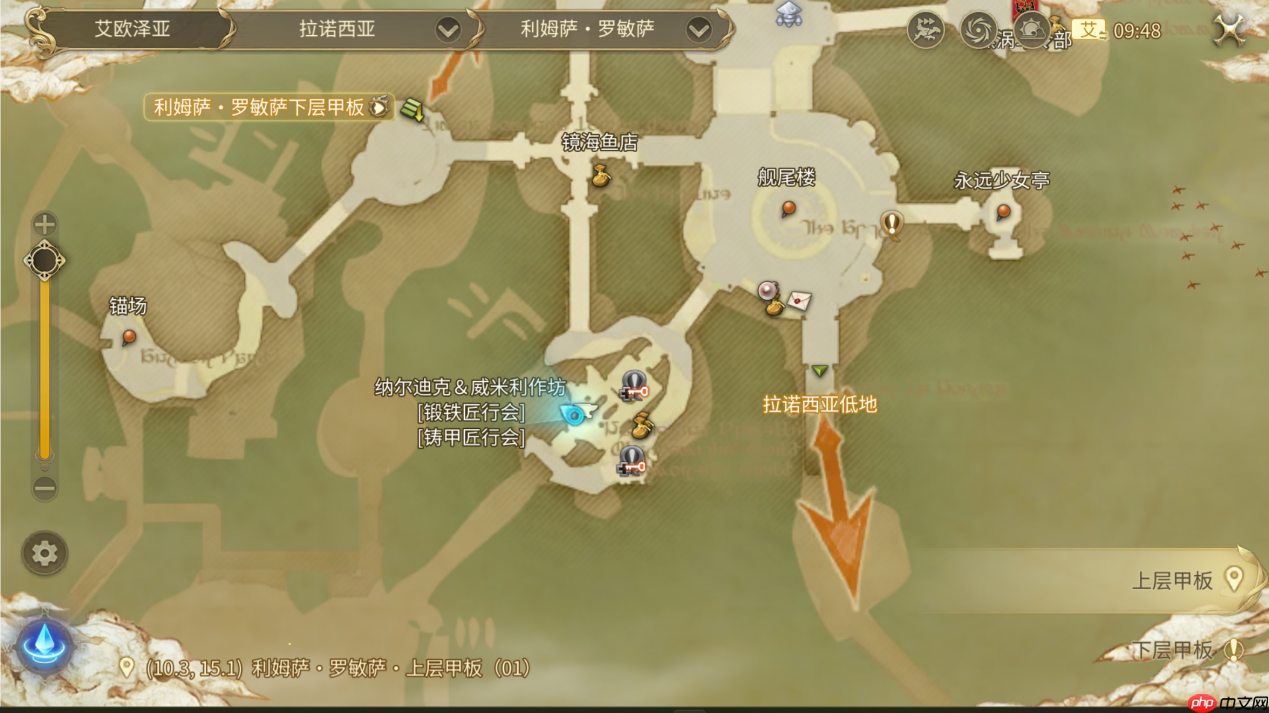
Task: Select the 拉诺西亚低地 exit label
Action: pyautogui.click(x=820, y=404)
